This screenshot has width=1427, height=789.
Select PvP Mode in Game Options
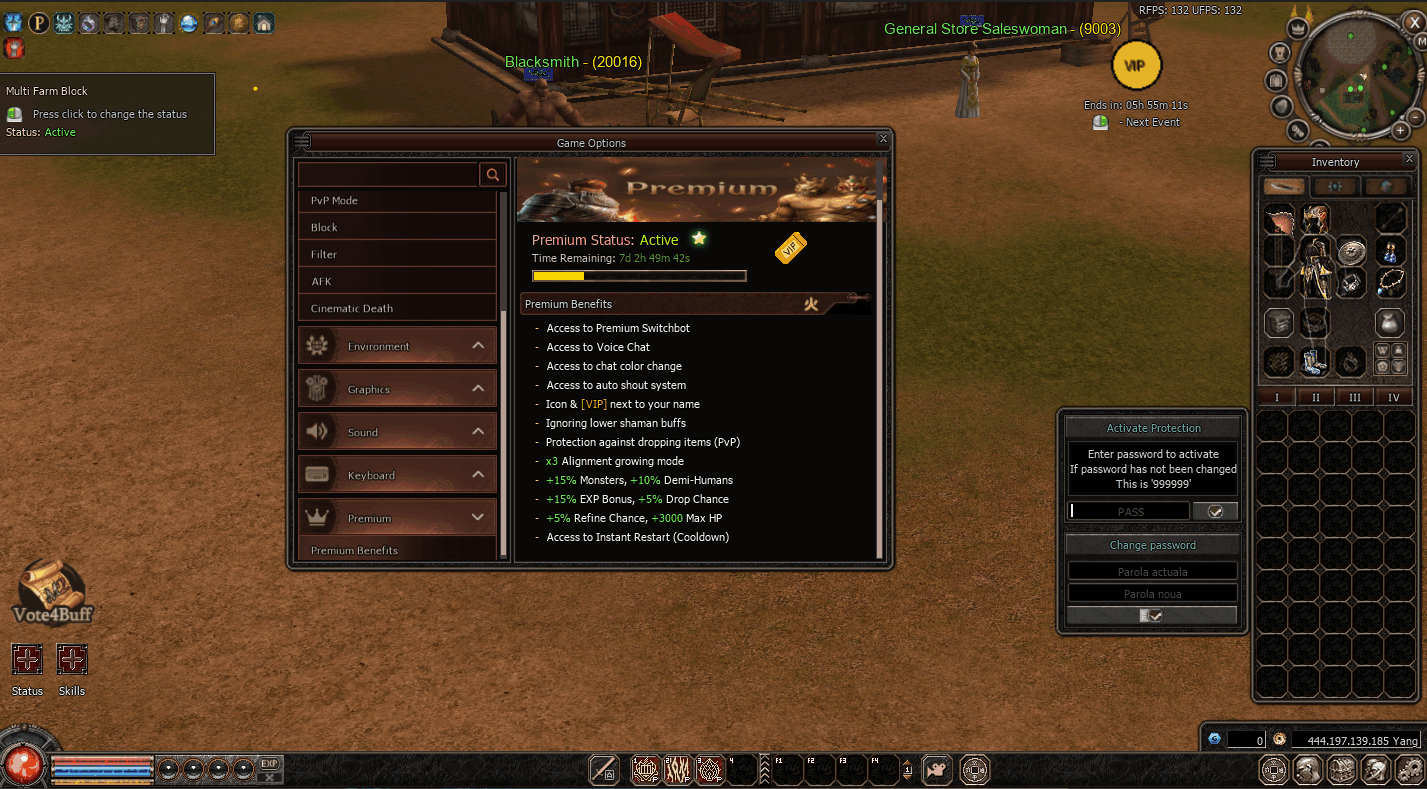coord(397,200)
